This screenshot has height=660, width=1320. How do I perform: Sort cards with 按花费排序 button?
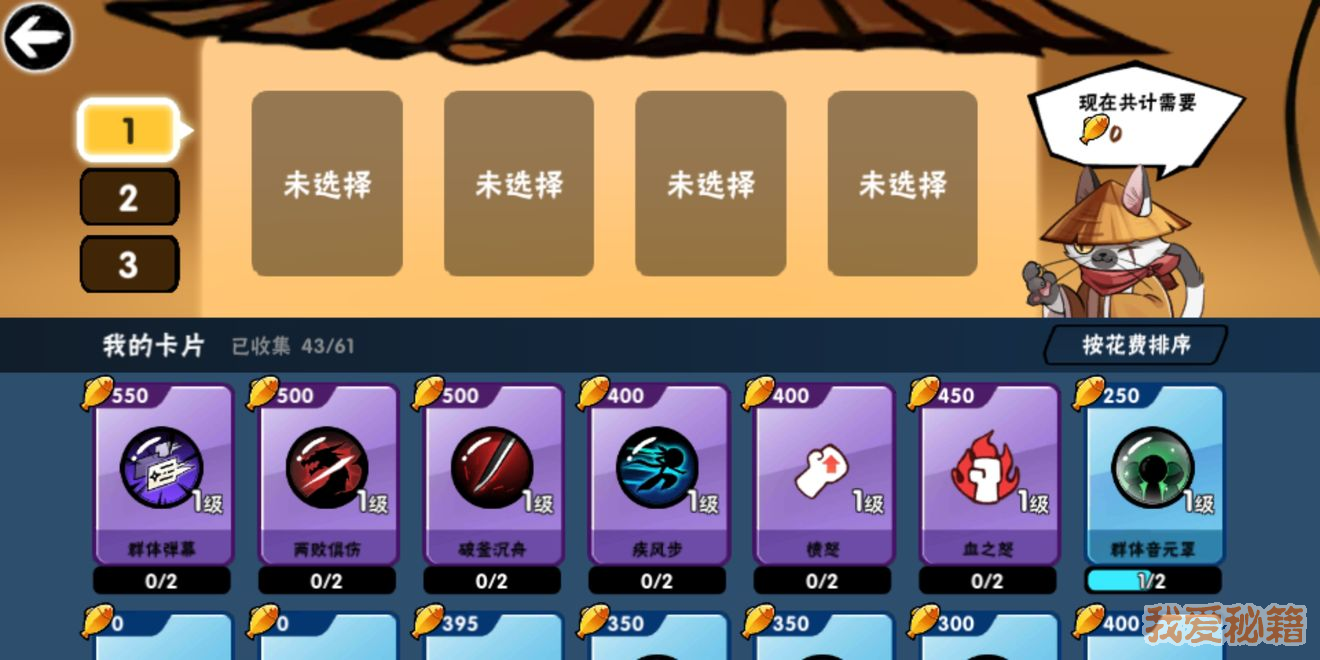pos(1136,345)
